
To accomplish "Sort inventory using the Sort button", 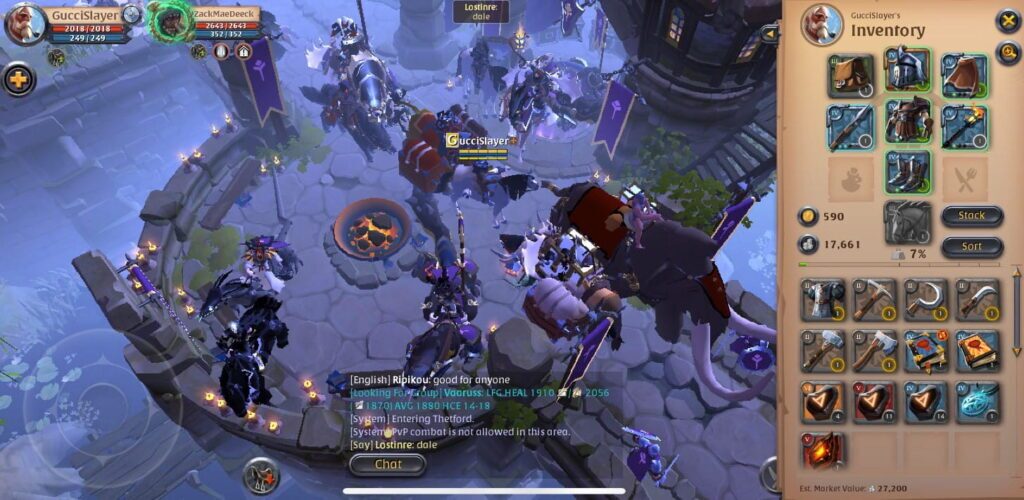I will tap(971, 246).
